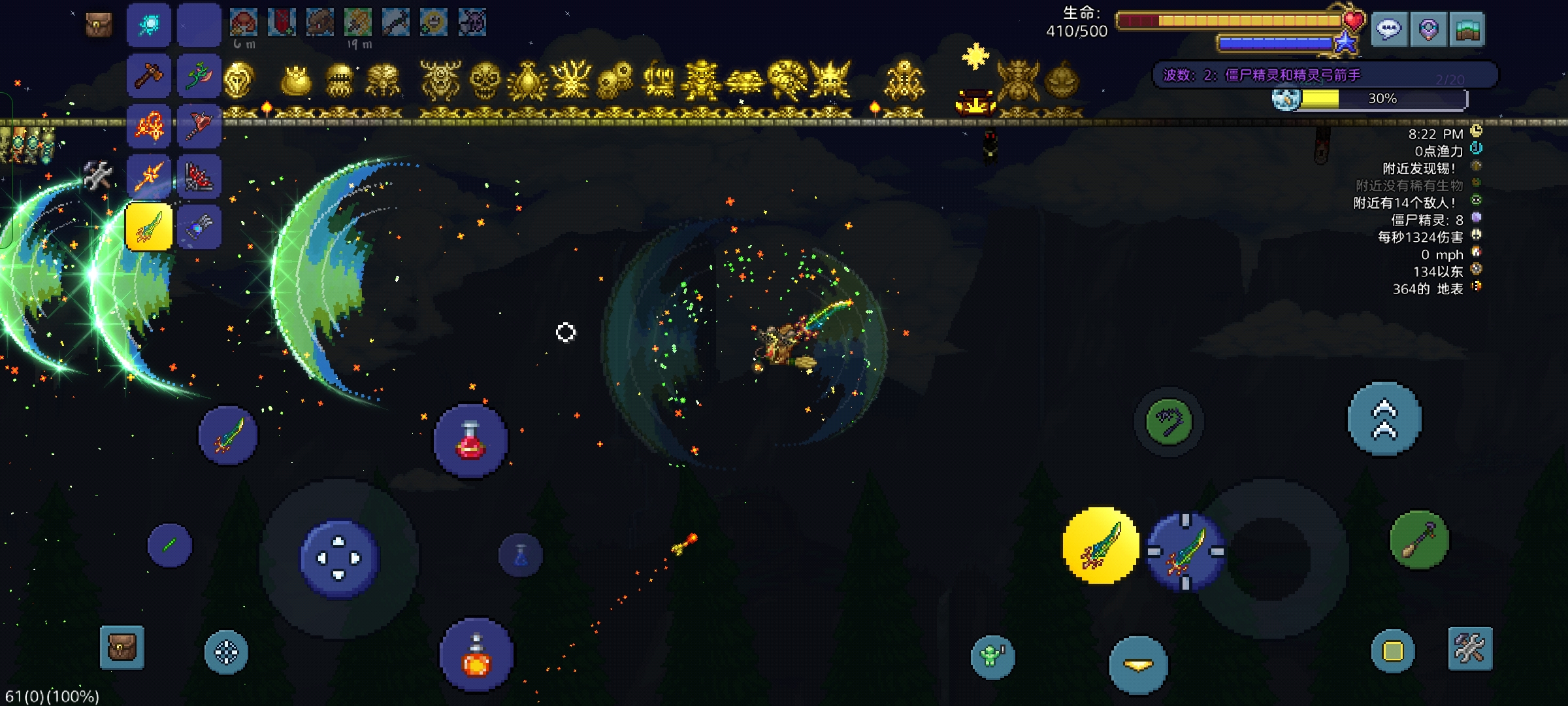The height and width of the screenshot is (706, 1568).
Task: Open the chat speech bubble button
Action: click(1389, 29)
